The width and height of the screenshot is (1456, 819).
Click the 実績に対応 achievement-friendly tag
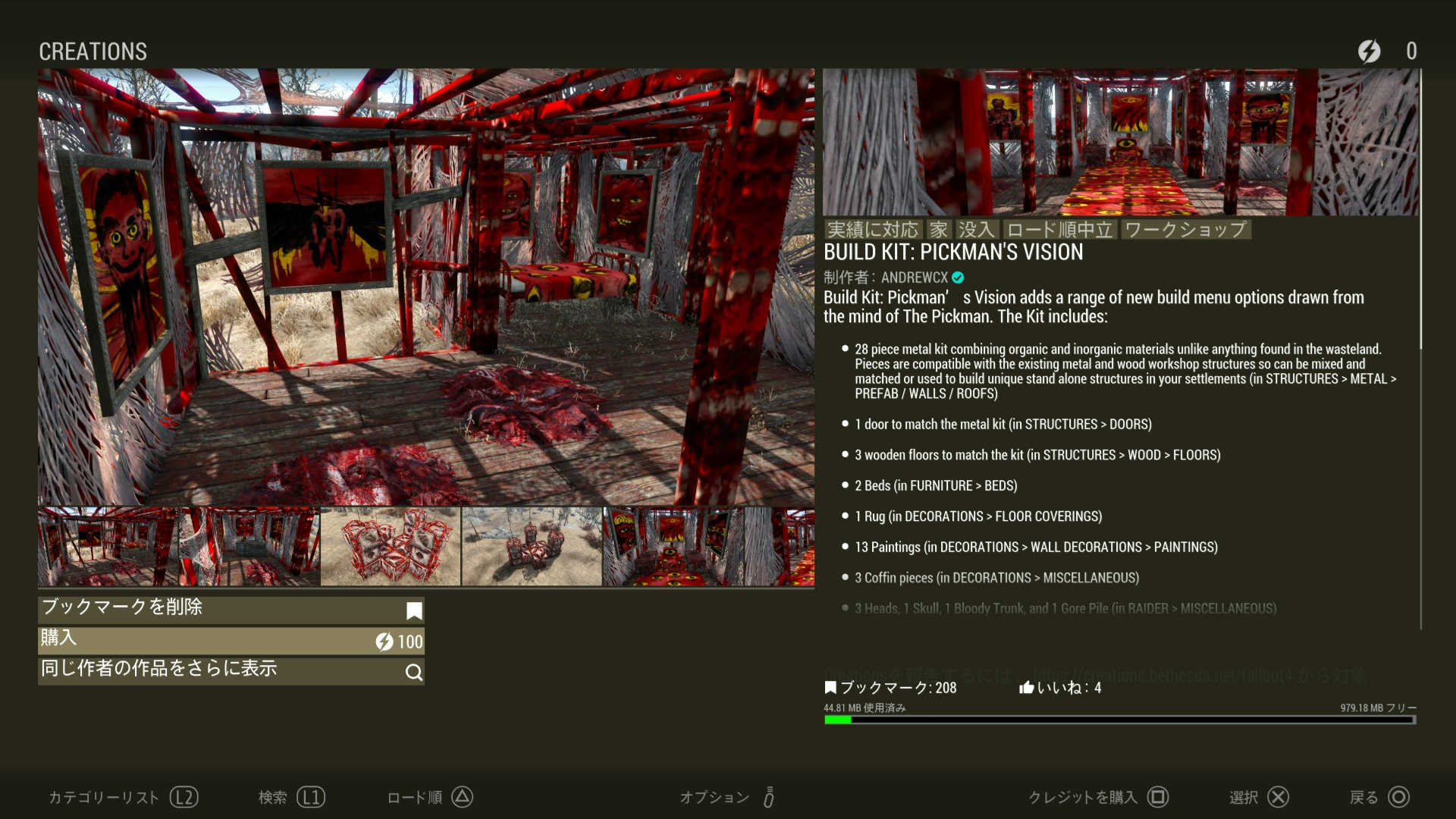[x=872, y=230]
